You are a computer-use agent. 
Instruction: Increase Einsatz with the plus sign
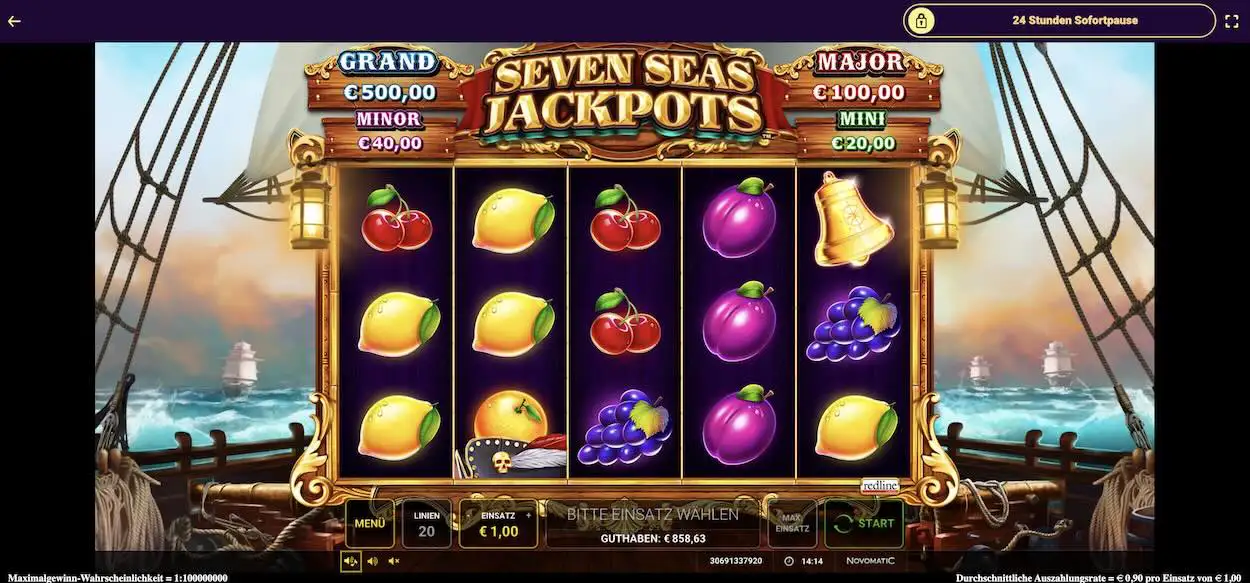click(529, 517)
